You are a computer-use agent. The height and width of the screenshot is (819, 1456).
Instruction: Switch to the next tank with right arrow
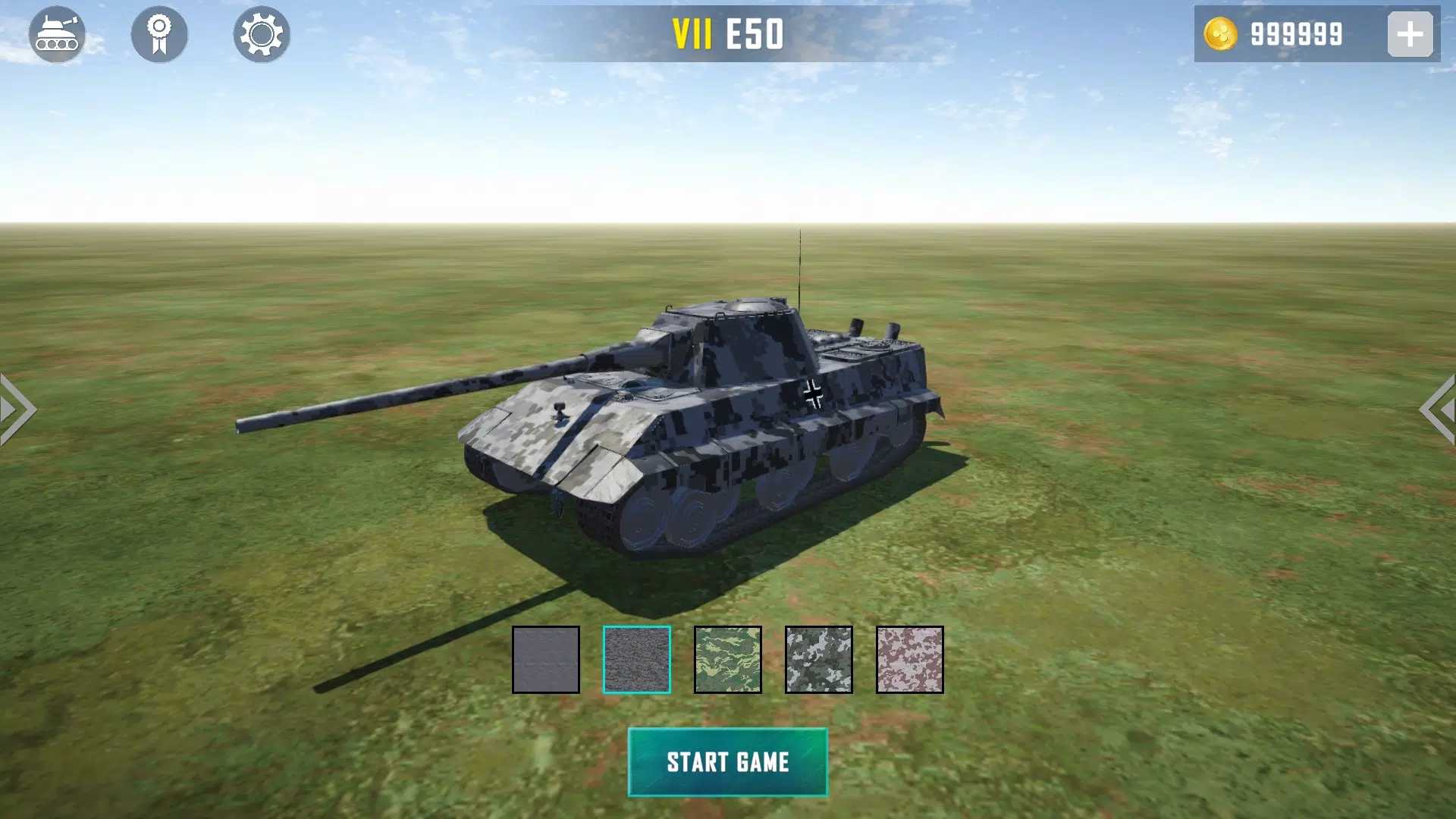pyautogui.click(x=1438, y=409)
